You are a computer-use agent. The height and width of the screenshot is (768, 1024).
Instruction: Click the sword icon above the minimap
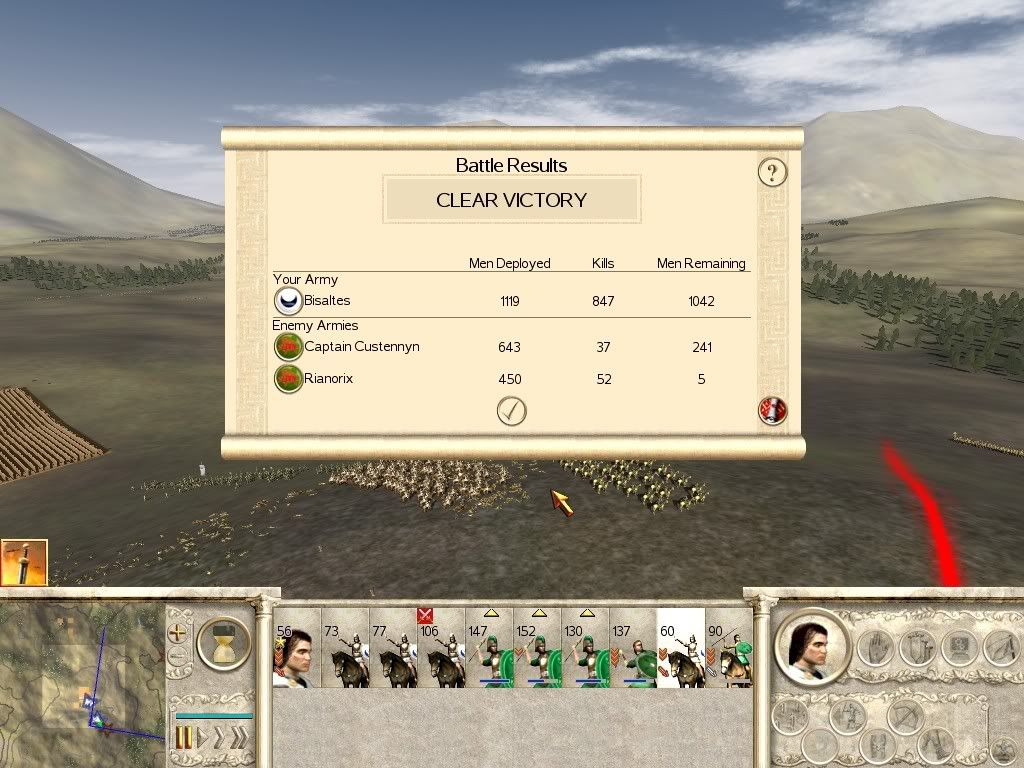(x=24, y=562)
